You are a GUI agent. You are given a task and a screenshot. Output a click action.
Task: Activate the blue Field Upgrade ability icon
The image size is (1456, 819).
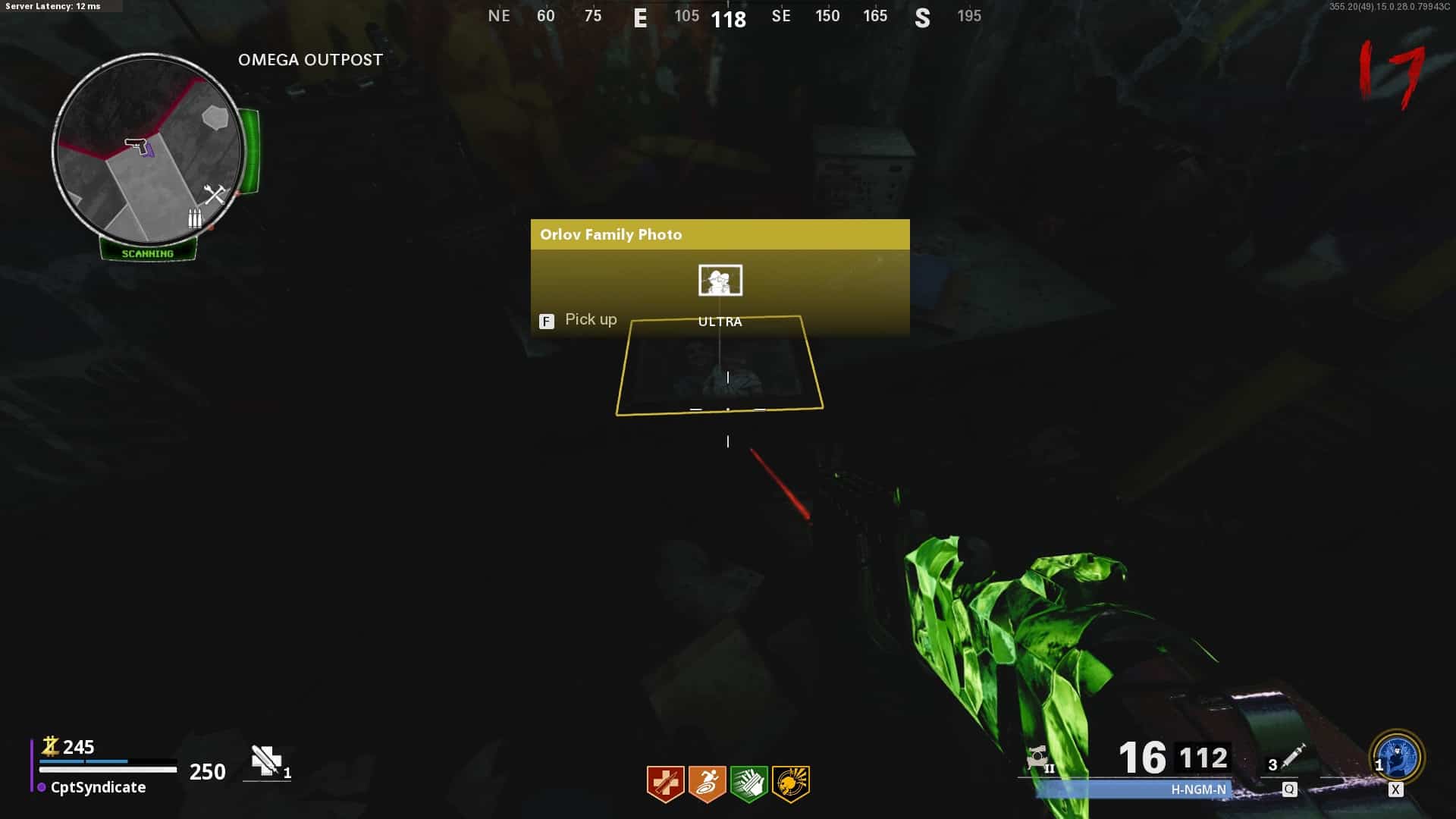click(x=1397, y=757)
